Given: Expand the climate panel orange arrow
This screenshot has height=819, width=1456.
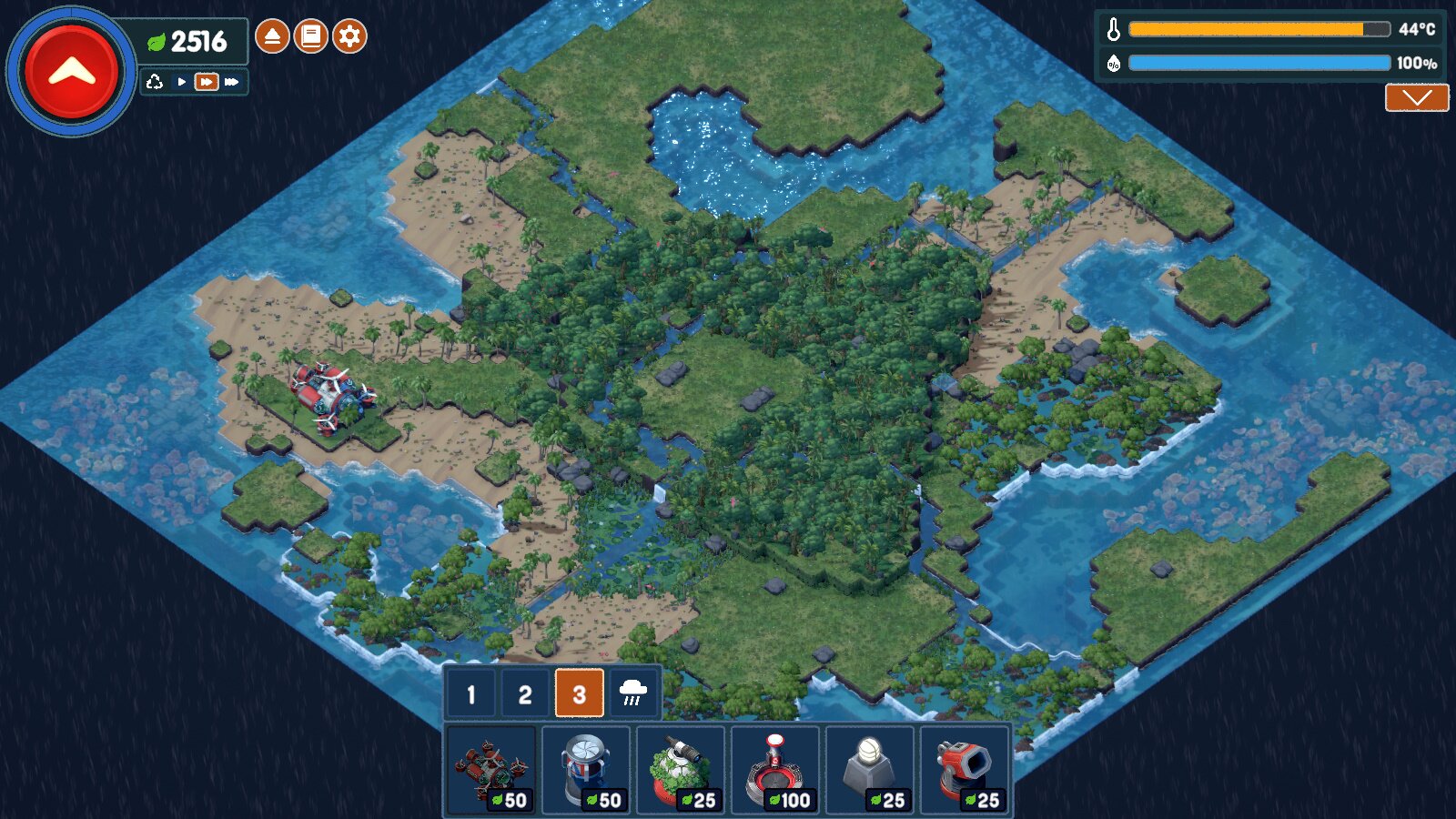Looking at the screenshot, I should click(1417, 97).
